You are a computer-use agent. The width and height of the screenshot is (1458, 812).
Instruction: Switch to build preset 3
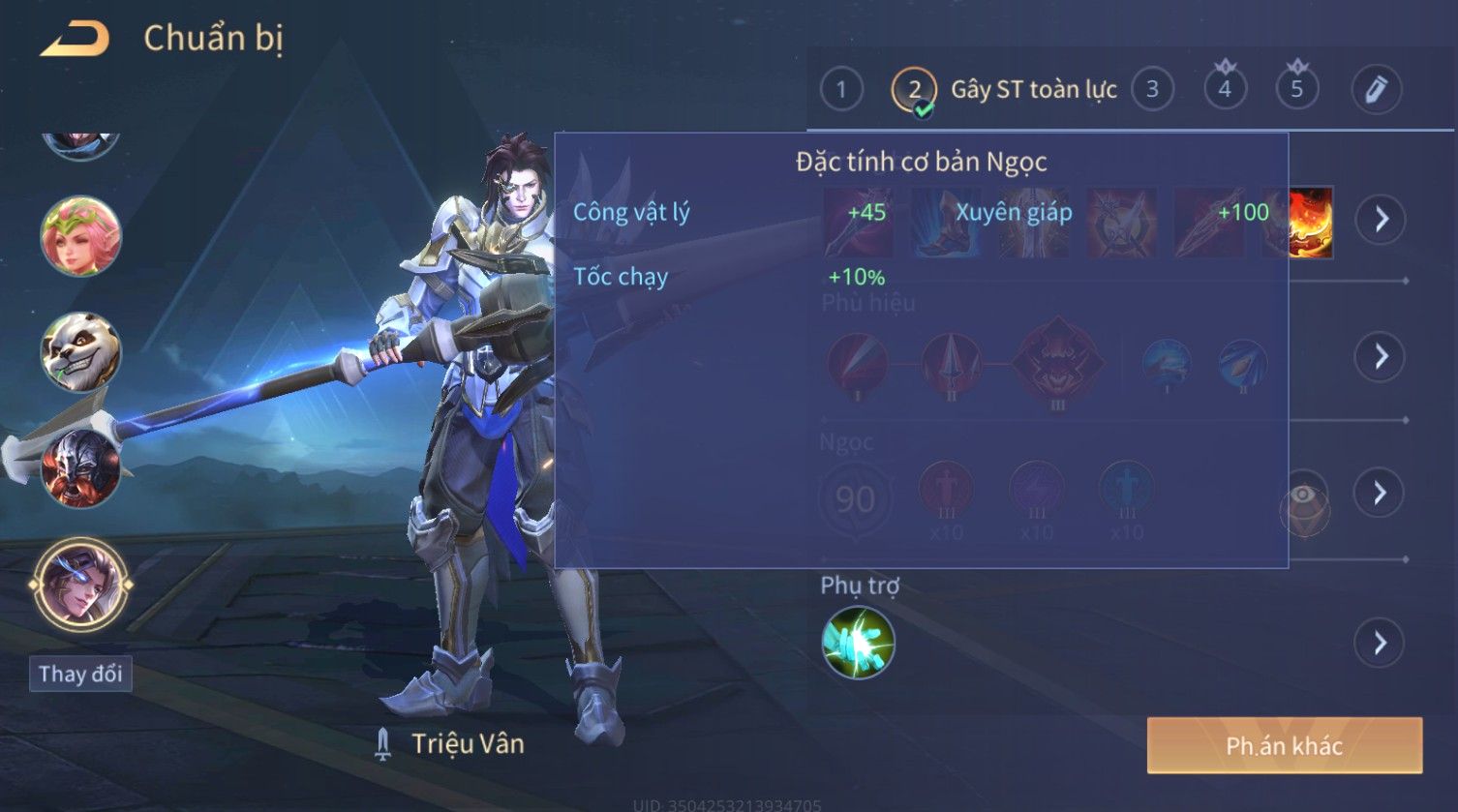[x=1152, y=90]
